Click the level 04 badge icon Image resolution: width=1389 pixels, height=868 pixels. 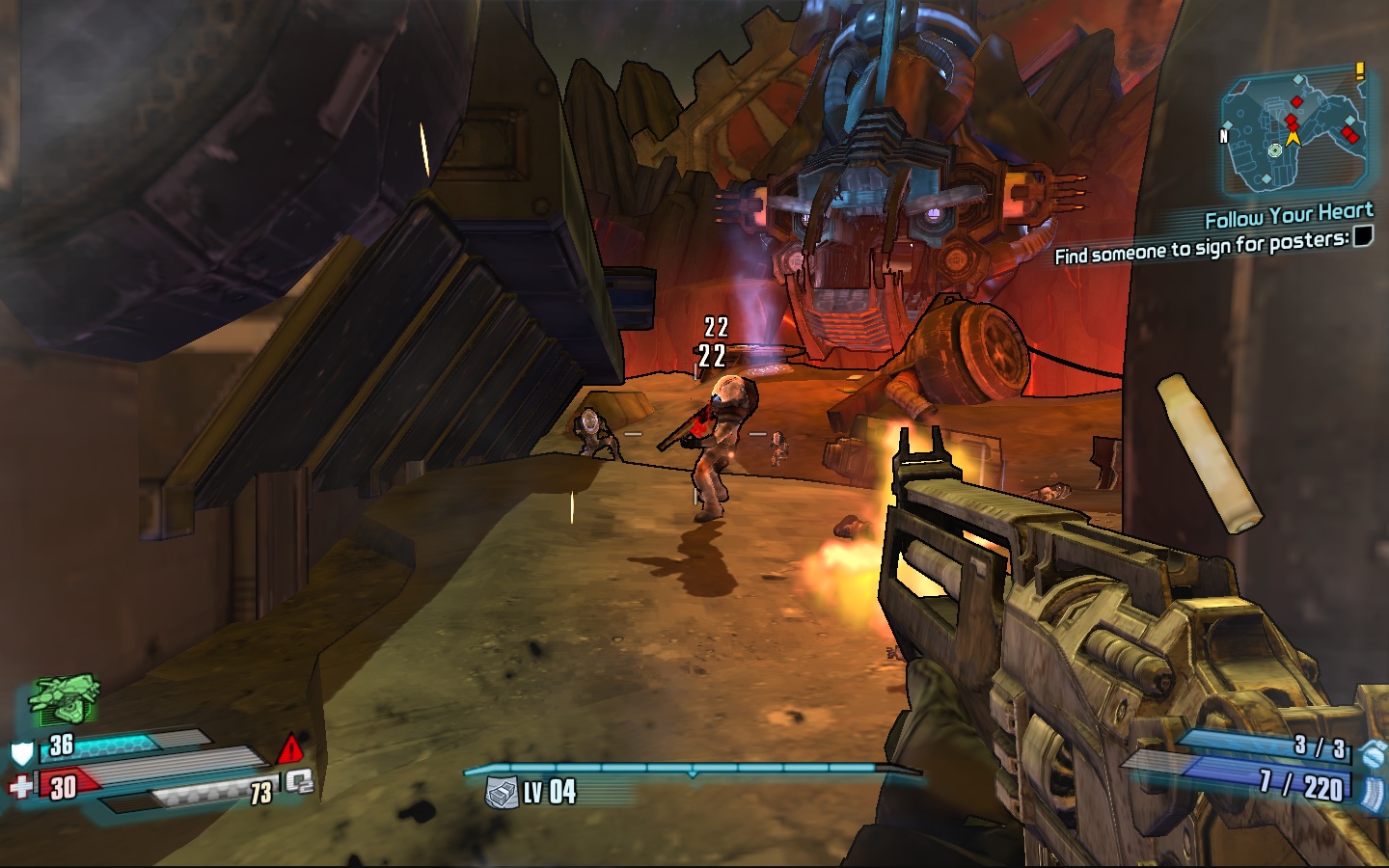tap(502, 793)
